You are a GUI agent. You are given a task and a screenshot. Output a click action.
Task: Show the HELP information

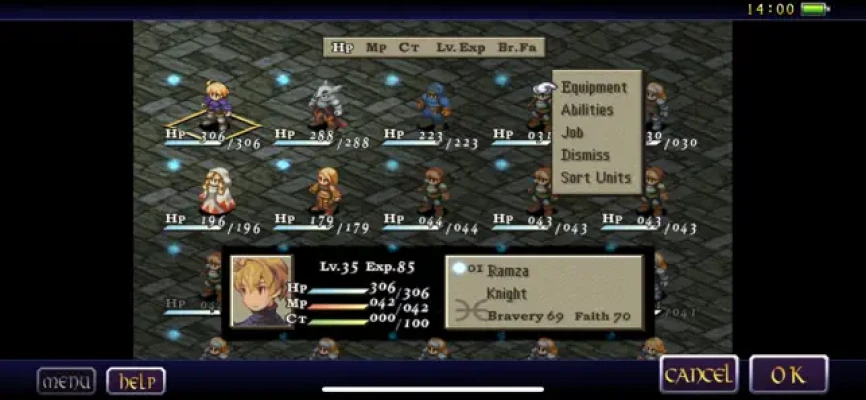135,381
